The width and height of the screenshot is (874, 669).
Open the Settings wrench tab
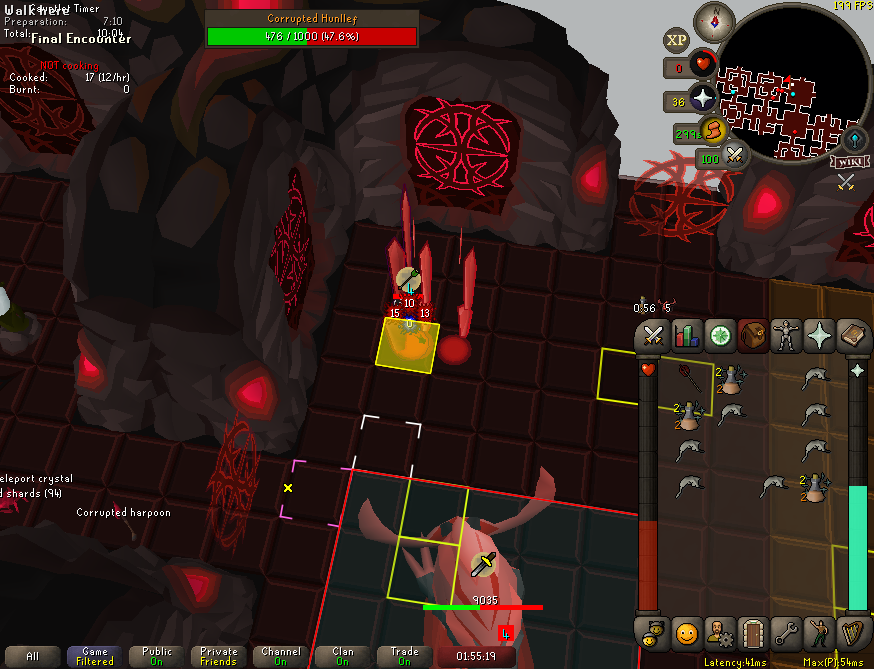[786, 632]
